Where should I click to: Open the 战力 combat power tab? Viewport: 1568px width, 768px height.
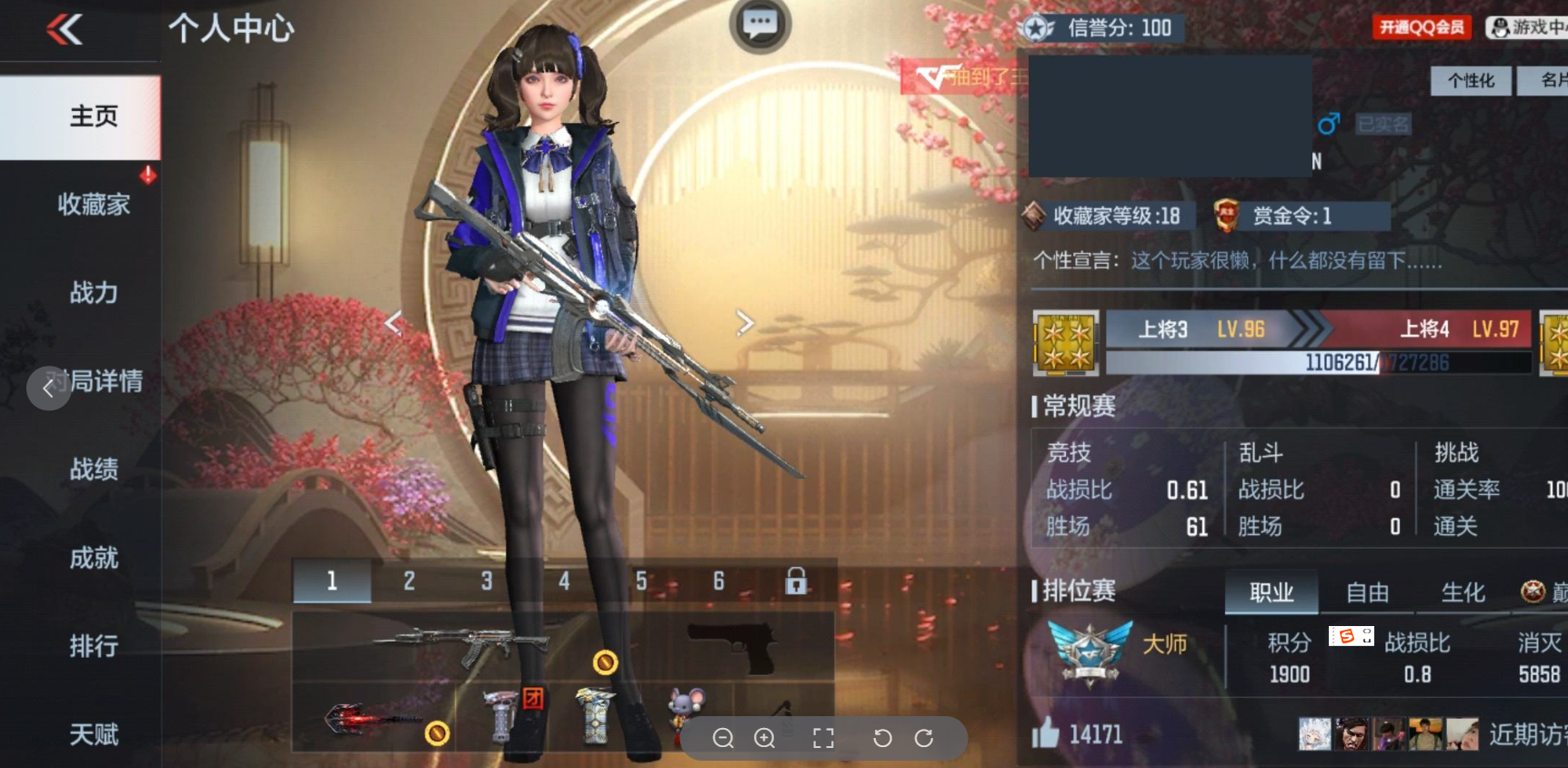94,292
